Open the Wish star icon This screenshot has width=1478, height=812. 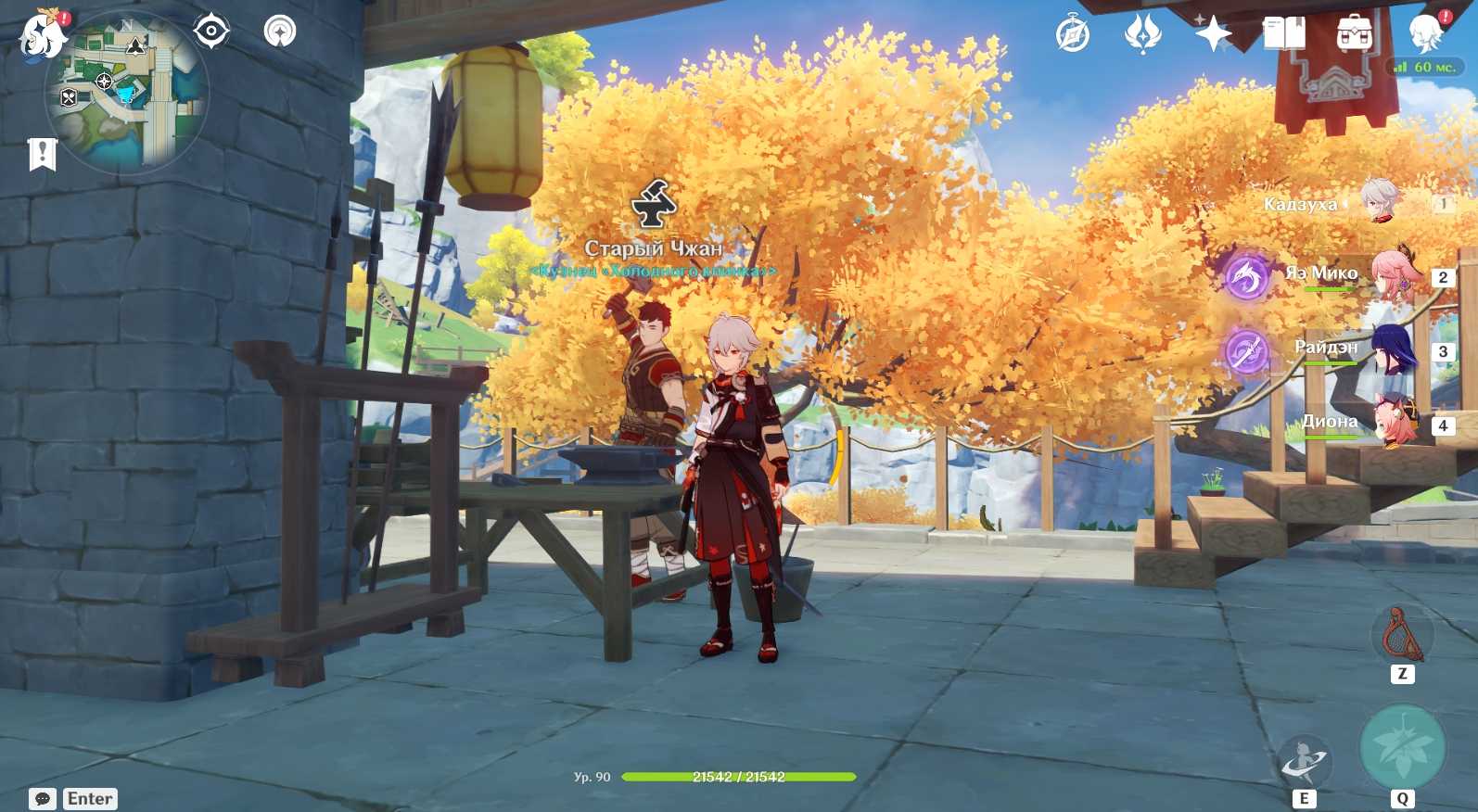(1213, 35)
